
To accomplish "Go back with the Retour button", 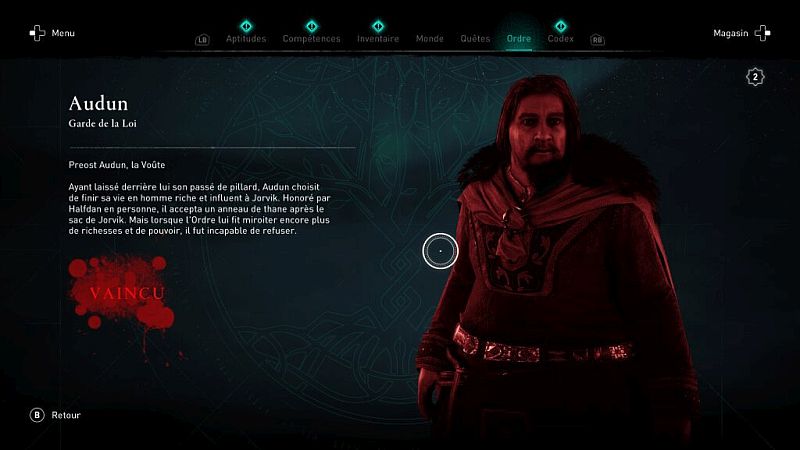I will pos(56,415).
